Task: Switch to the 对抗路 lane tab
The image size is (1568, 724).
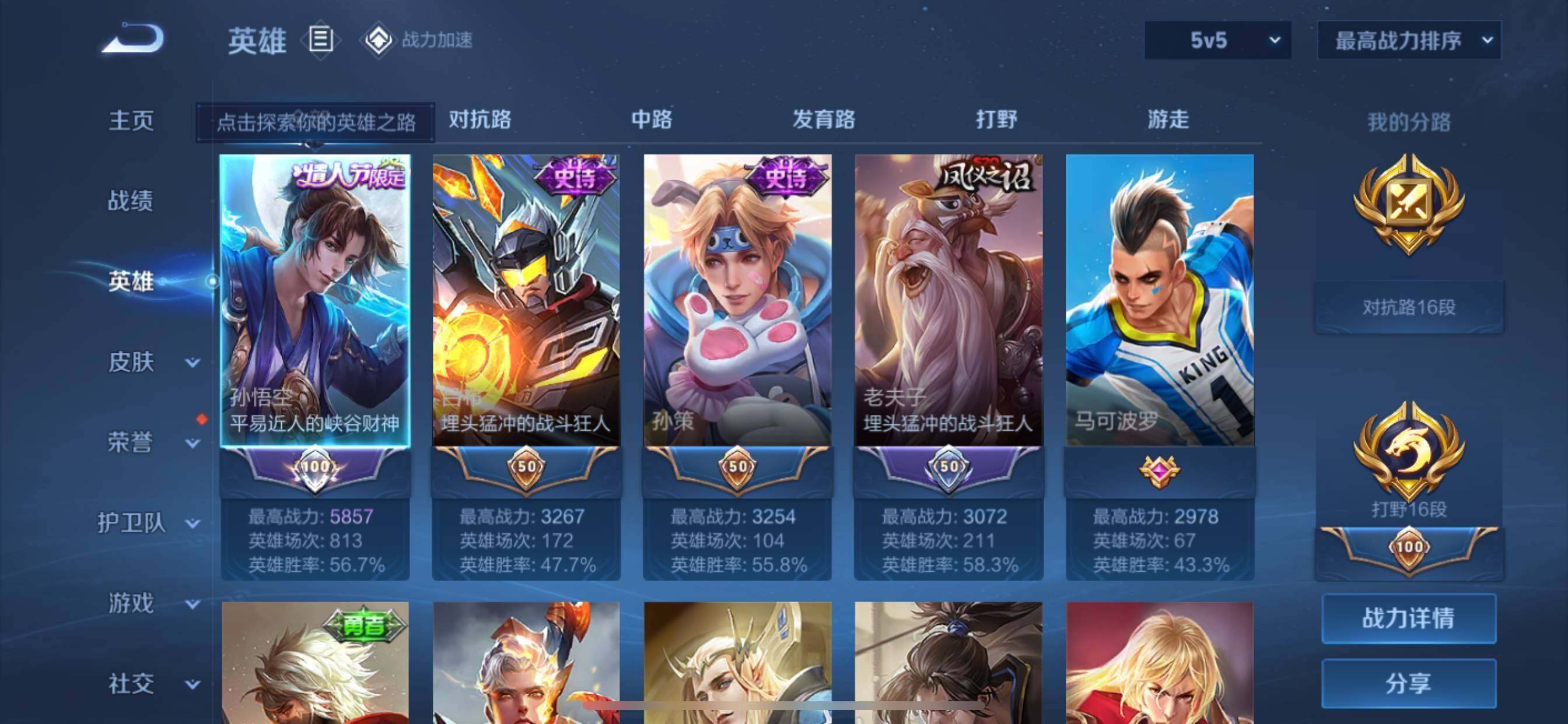Action: tap(480, 120)
